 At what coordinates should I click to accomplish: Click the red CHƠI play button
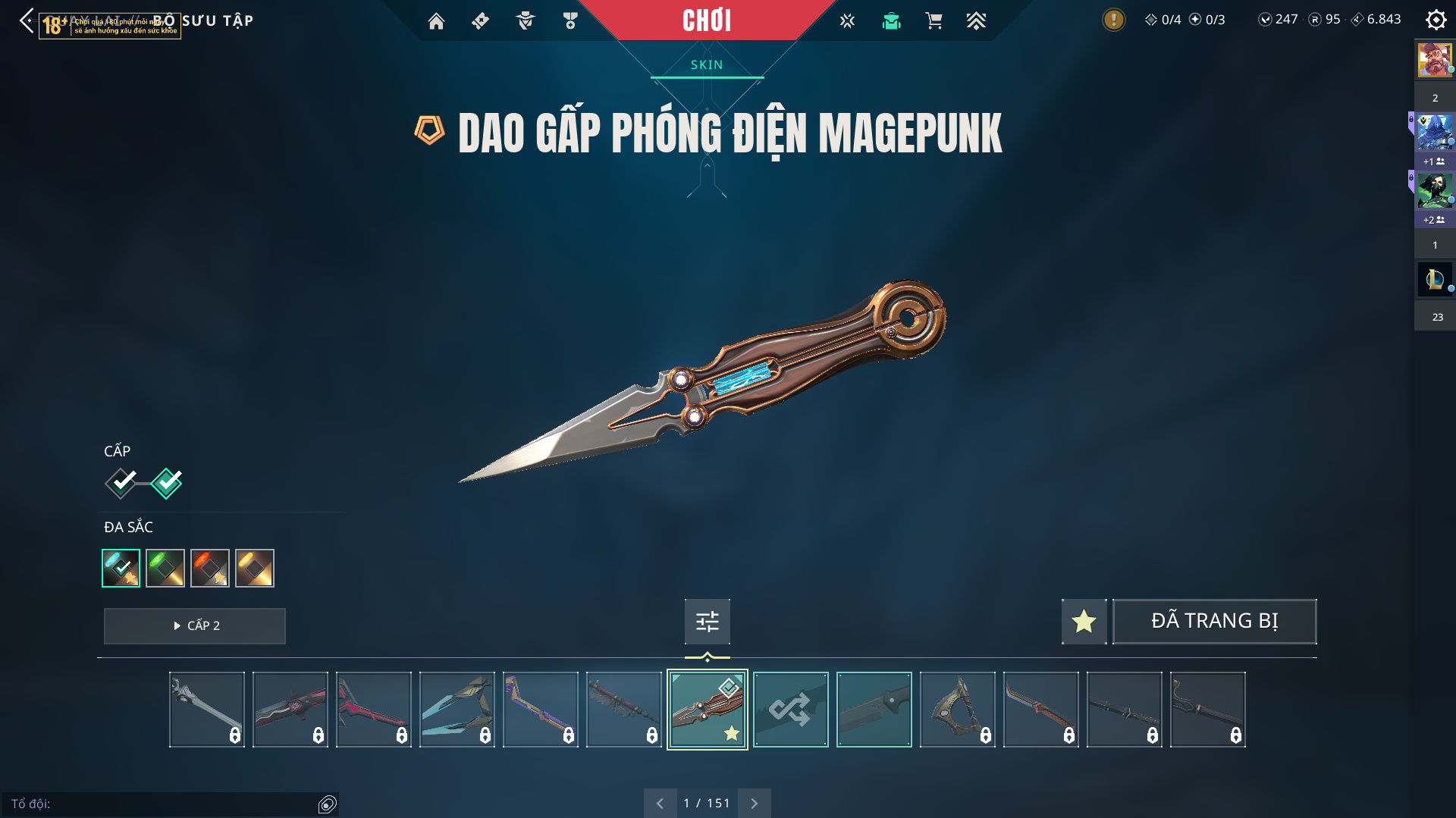[706, 20]
